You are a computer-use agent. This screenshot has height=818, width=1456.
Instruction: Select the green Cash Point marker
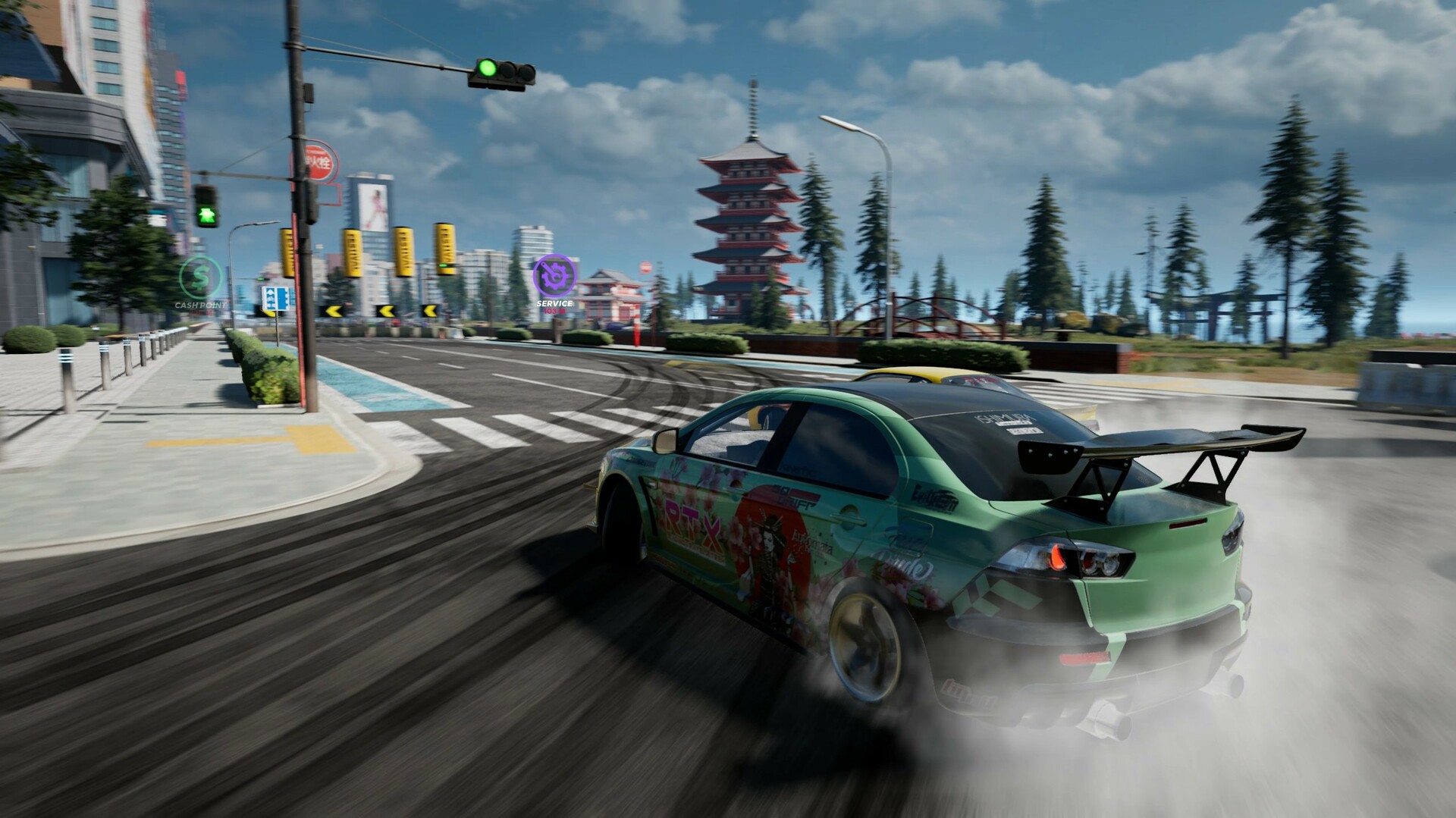(x=200, y=278)
